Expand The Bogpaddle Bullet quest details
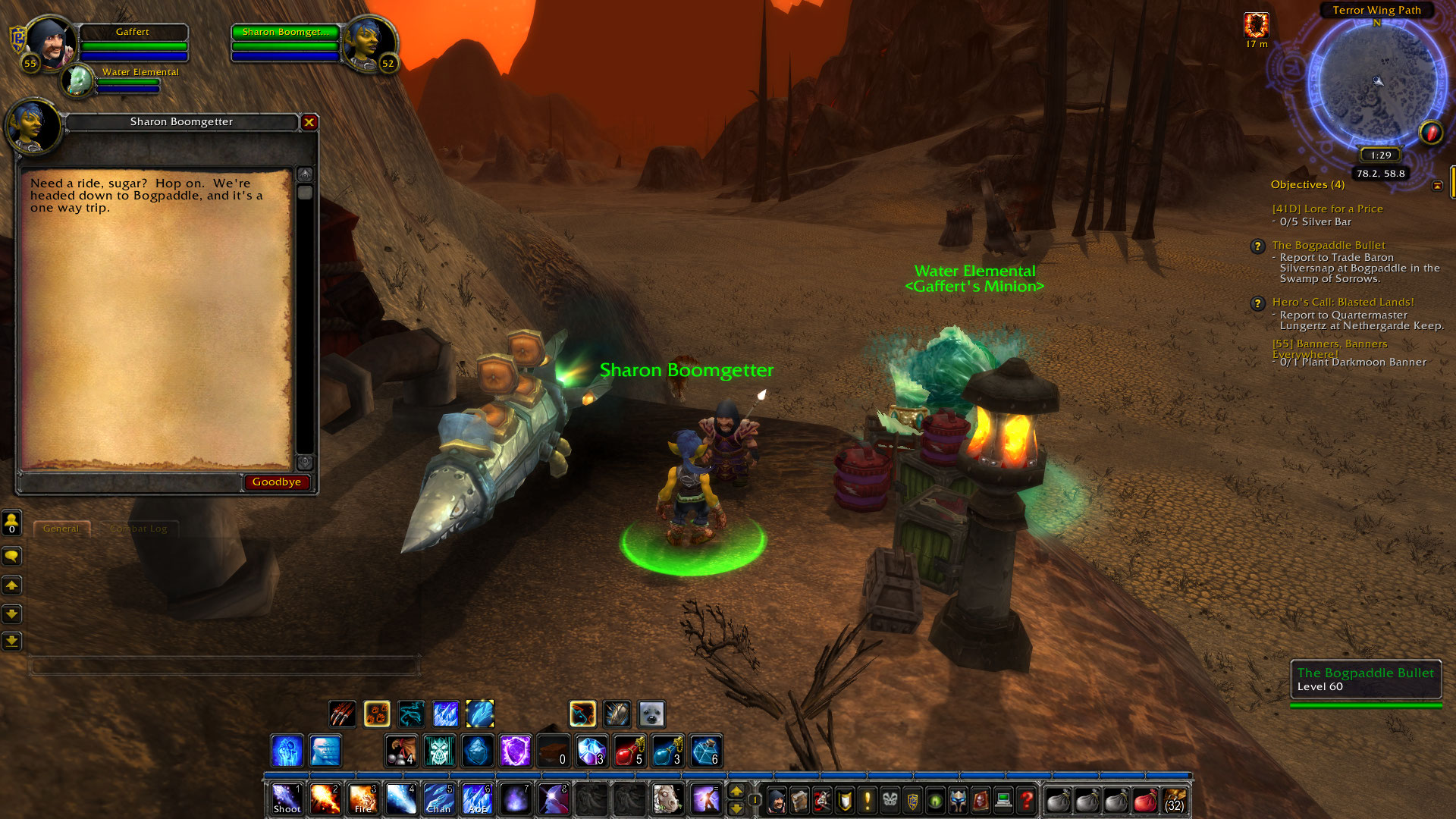Screen dimensions: 1456x819 (1329, 245)
